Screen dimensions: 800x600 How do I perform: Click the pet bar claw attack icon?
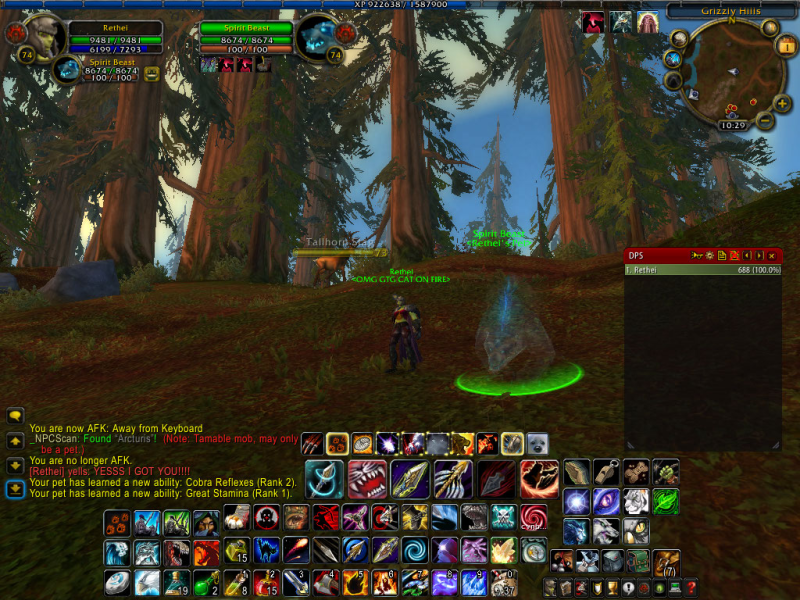[313, 443]
